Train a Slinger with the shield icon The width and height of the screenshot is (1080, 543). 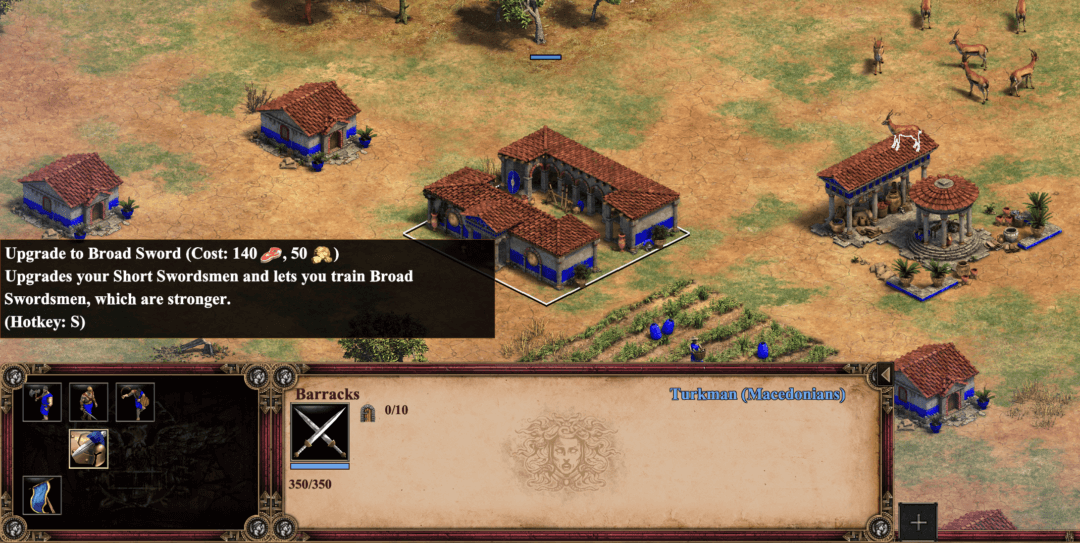tap(134, 402)
